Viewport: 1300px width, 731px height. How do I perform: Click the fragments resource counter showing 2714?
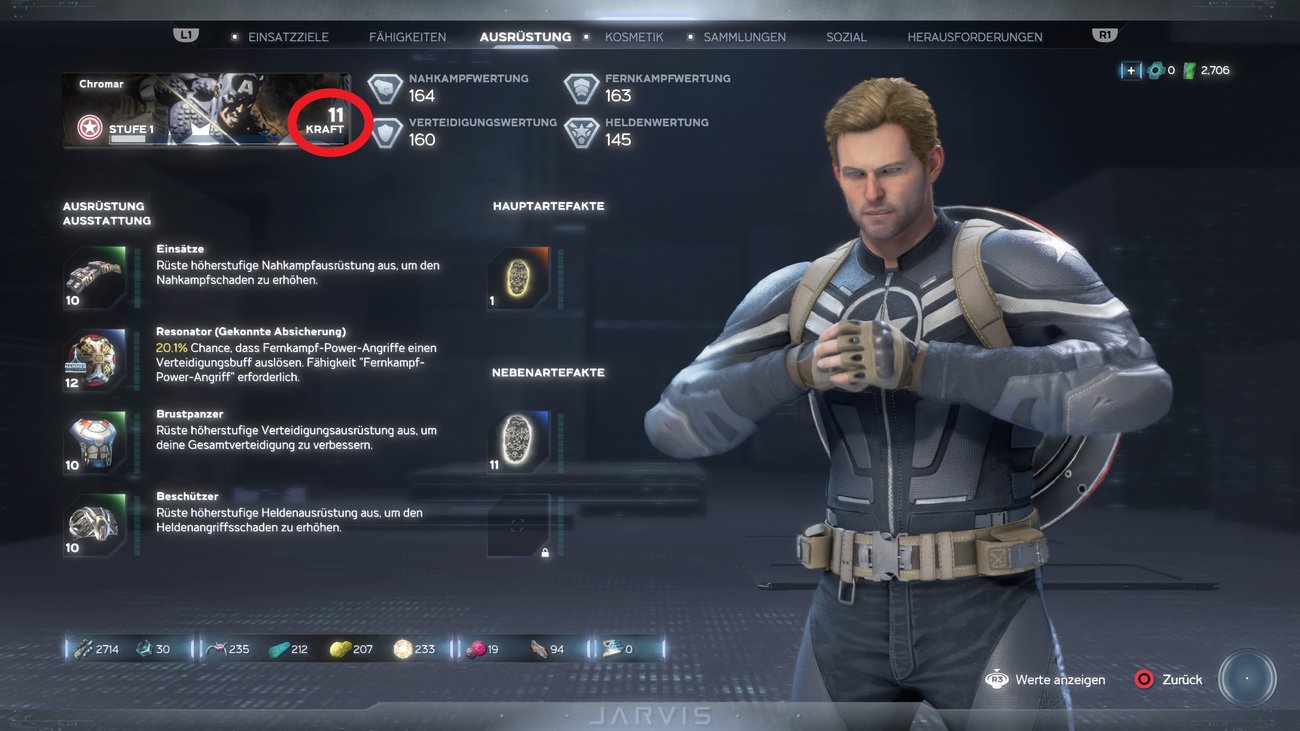93,648
